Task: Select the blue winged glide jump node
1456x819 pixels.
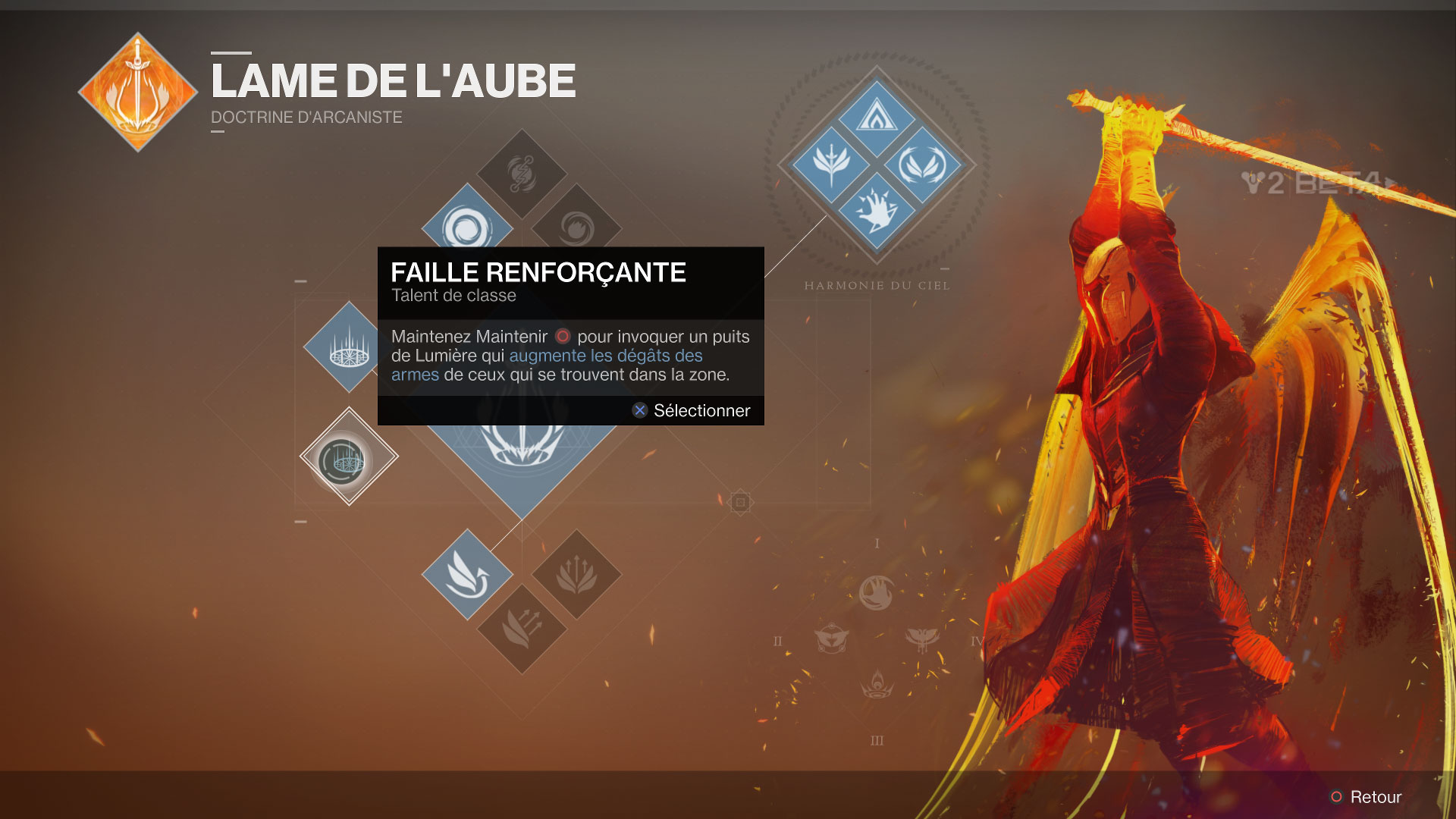Action: pyautogui.click(x=467, y=574)
